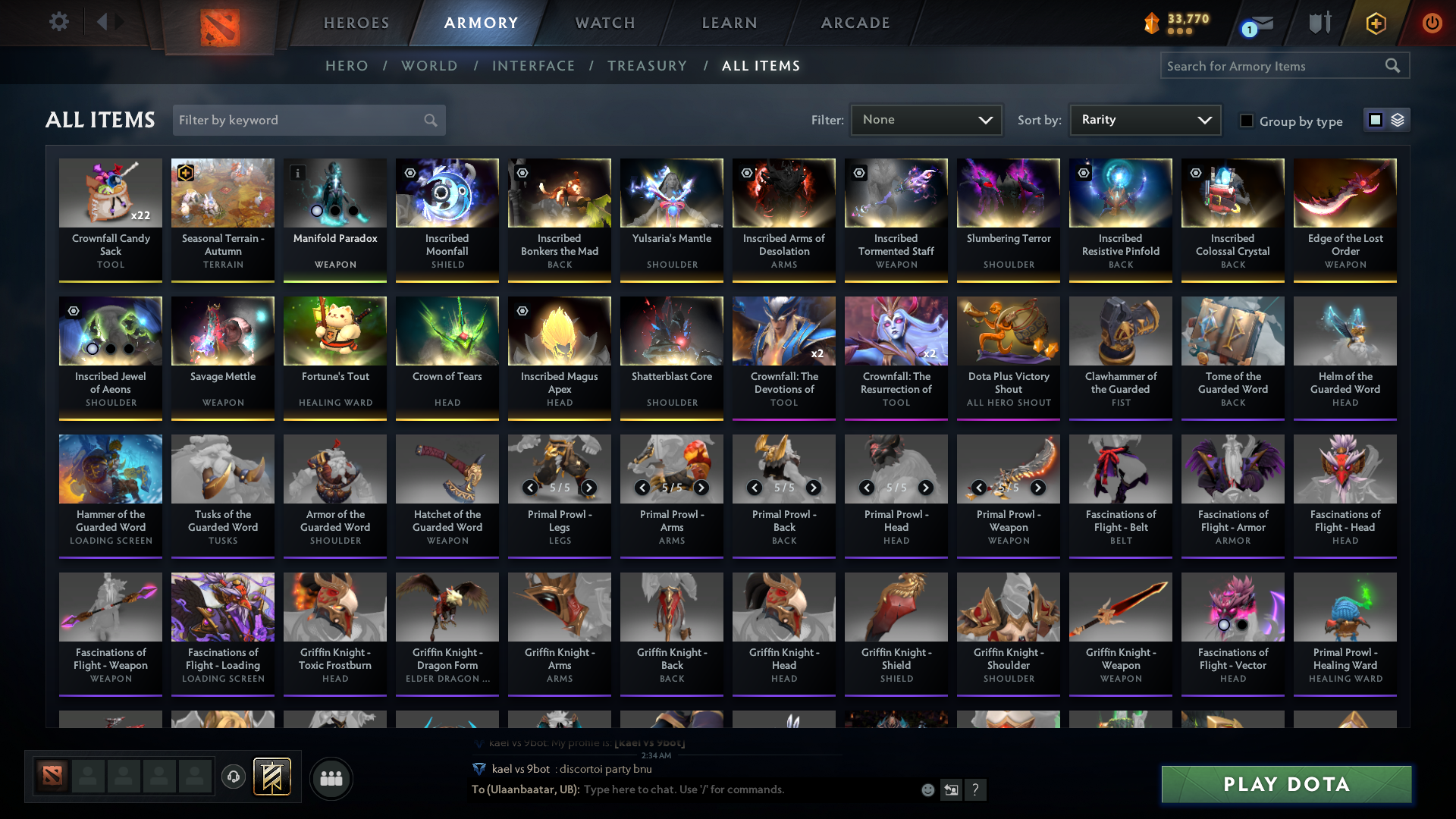The image size is (1456, 819).
Task: Switch to the TREASURY tab
Action: (647, 66)
